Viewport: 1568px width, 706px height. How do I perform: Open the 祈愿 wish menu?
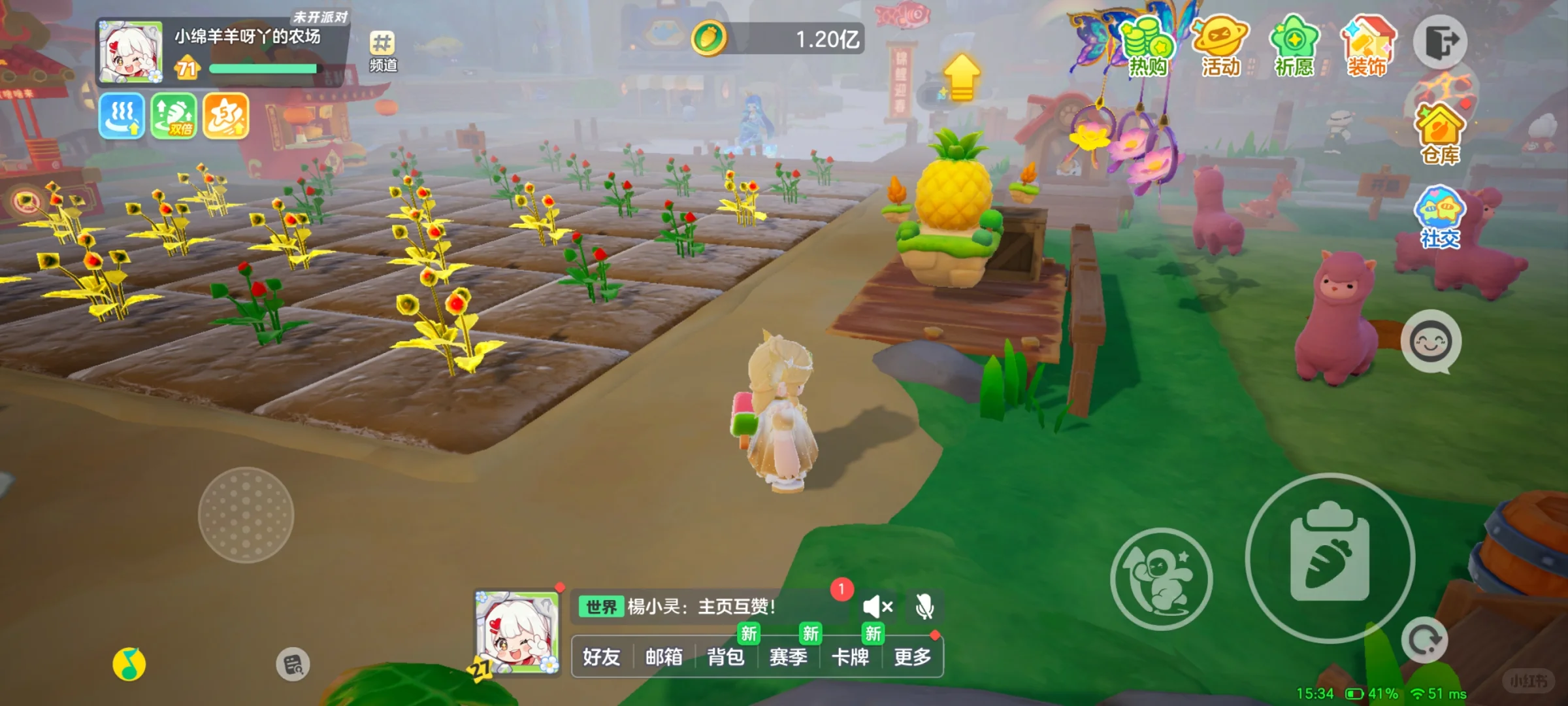(1294, 47)
